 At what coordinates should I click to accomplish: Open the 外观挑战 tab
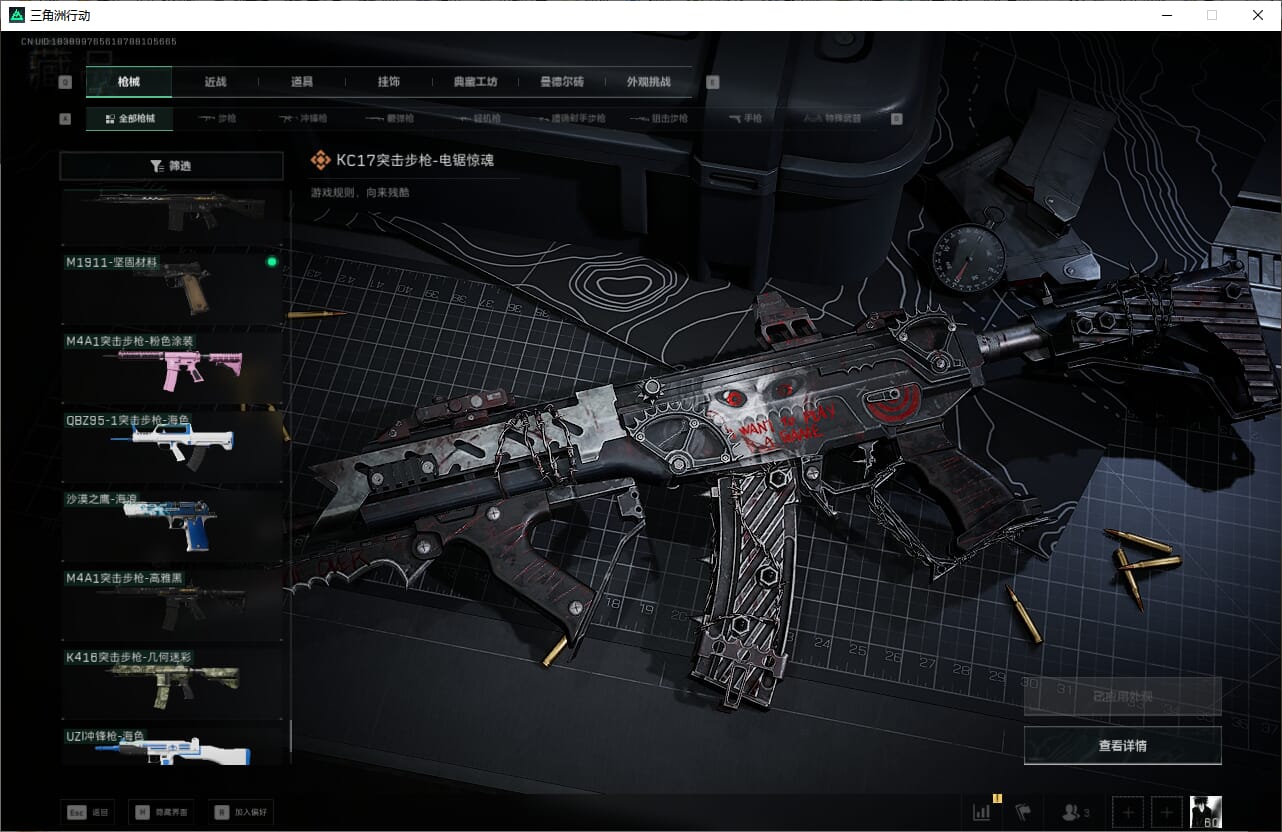click(x=648, y=82)
